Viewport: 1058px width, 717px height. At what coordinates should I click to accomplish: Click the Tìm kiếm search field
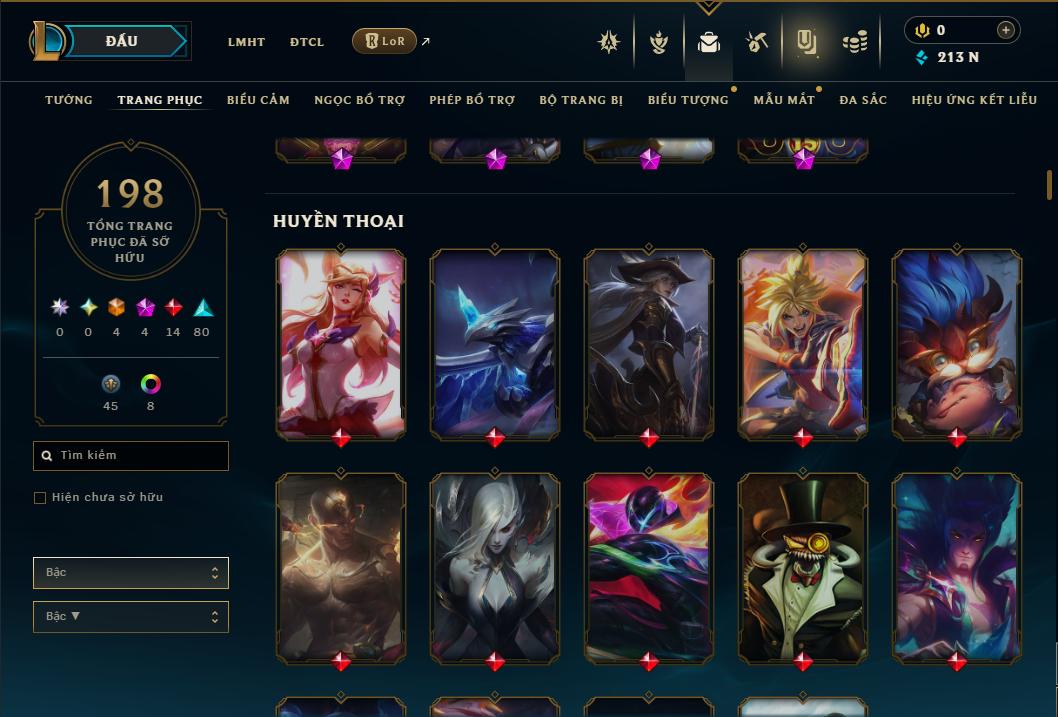point(131,456)
